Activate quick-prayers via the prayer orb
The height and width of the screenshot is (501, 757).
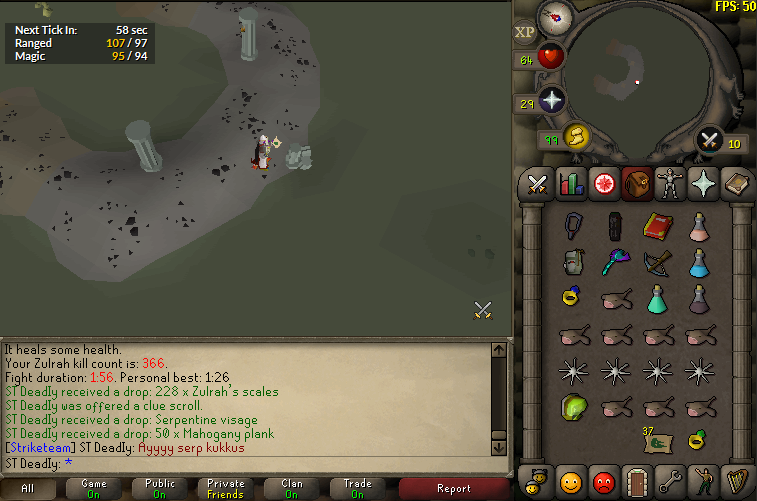click(x=551, y=100)
